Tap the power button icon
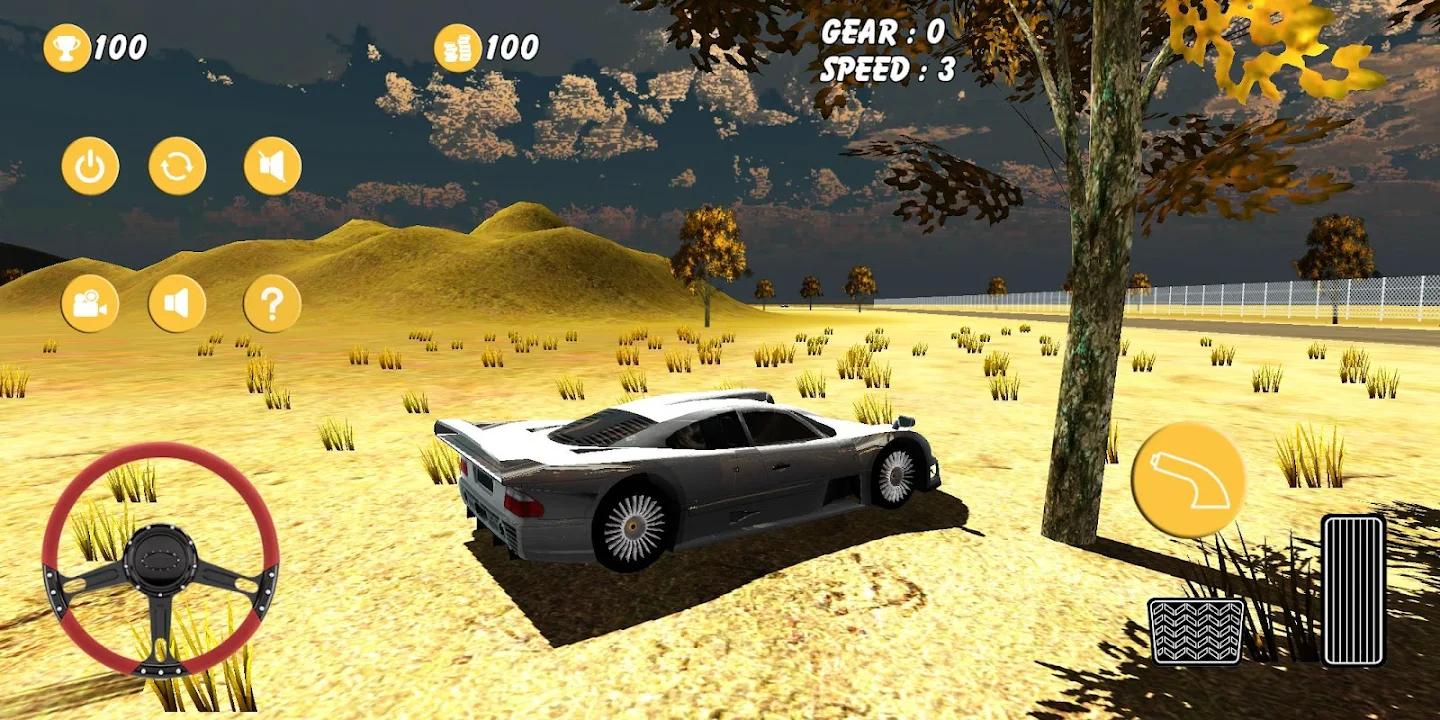 click(x=90, y=166)
